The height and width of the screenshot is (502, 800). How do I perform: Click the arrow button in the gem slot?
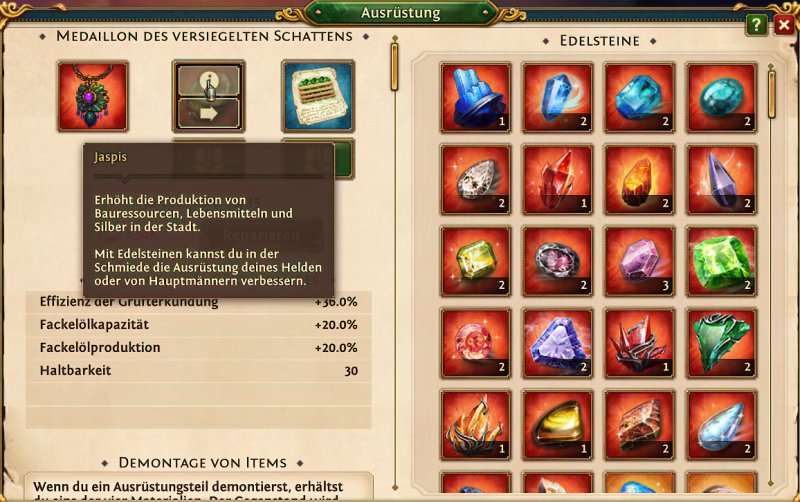(x=208, y=113)
